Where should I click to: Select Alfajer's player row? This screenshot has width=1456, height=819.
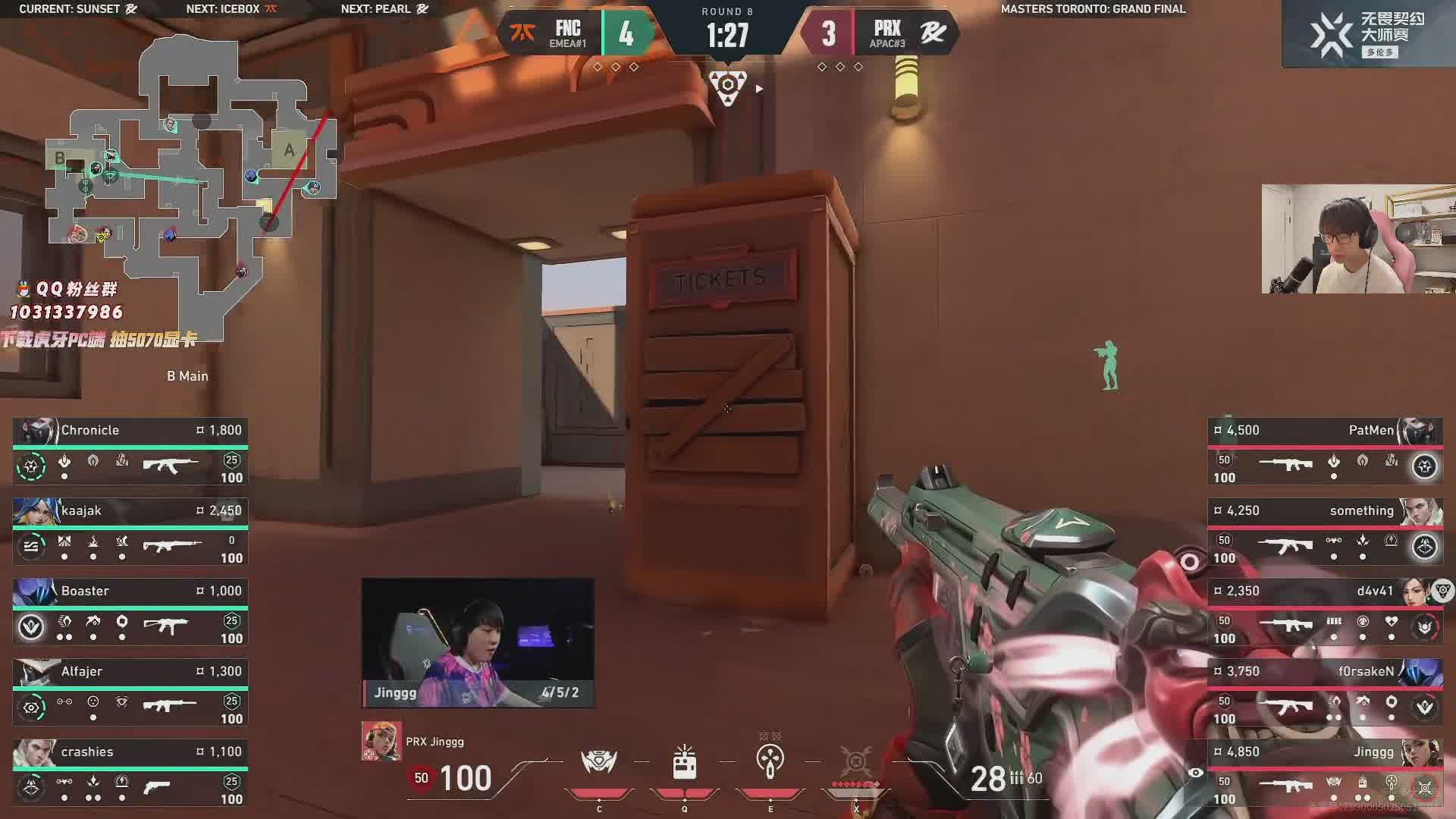(130, 693)
